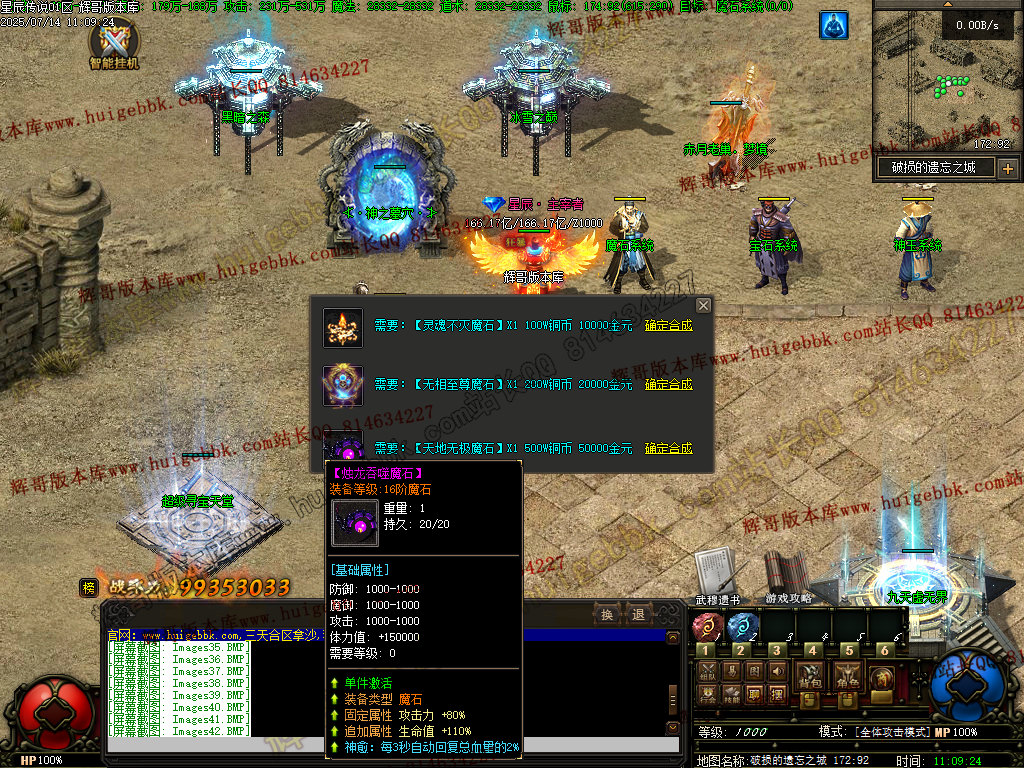This screenshot has width=1024, height=768.
Task: Open the 游戏攻略 game guide scroll
Action: pyautogui.click(x=786, y=574)
